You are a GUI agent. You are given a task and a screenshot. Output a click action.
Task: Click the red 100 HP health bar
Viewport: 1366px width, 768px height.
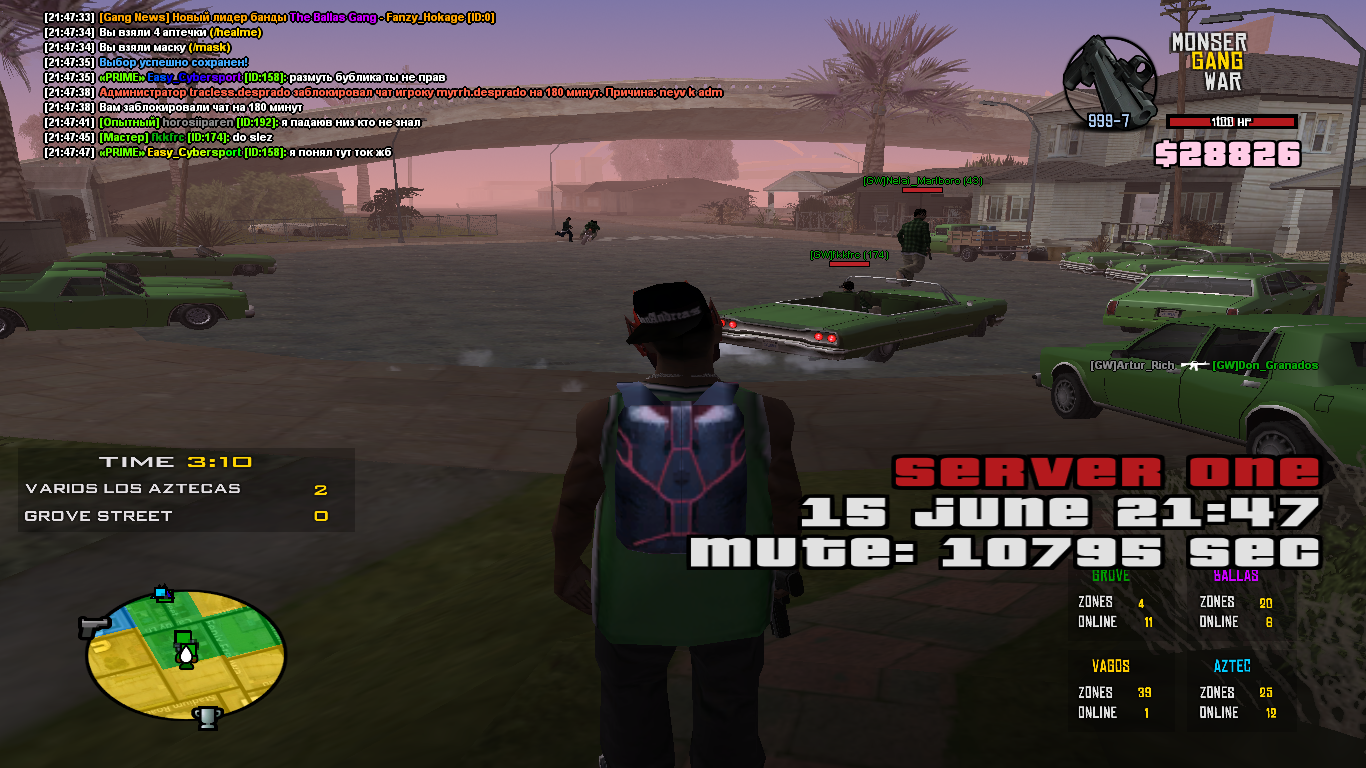(x=1231, y=120)
